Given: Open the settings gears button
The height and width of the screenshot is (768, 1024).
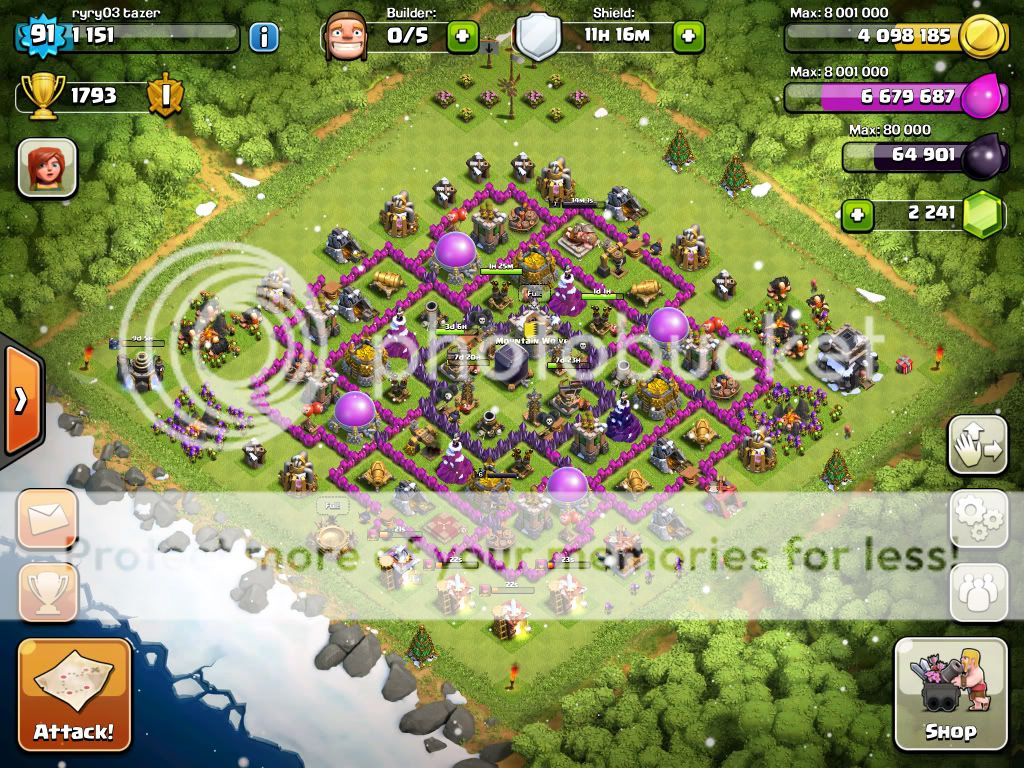Looking at the screenshot, I should (977, 517).
